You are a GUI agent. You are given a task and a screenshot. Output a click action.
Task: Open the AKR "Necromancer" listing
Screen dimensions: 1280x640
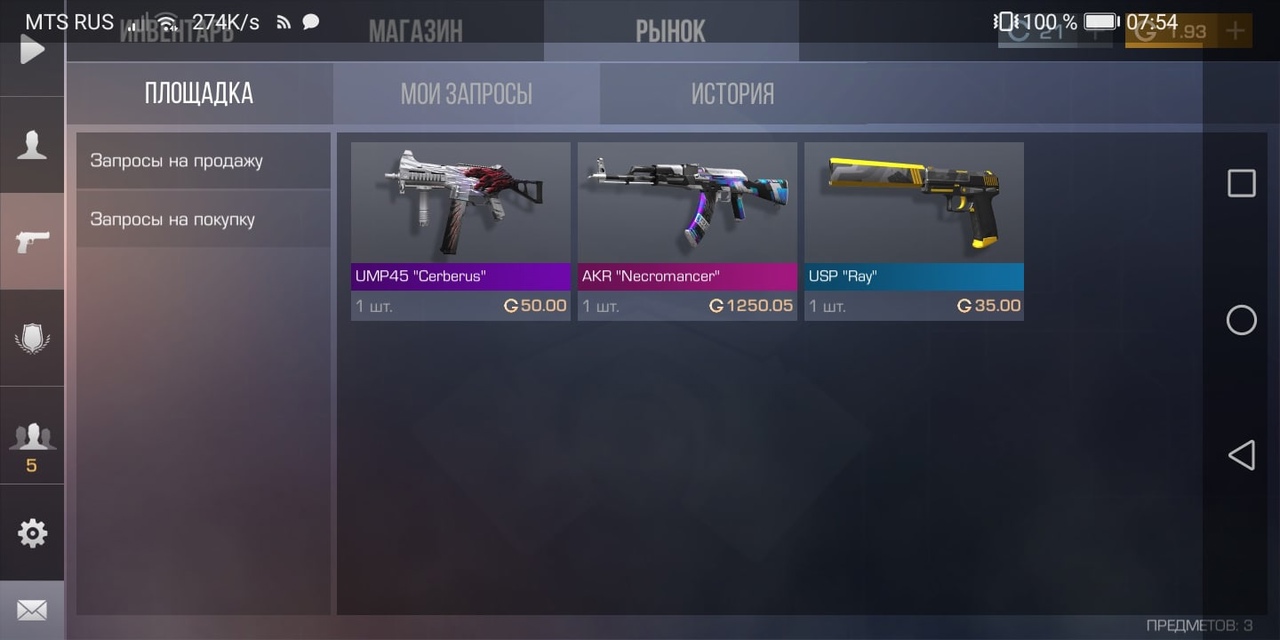click(687, 231)
